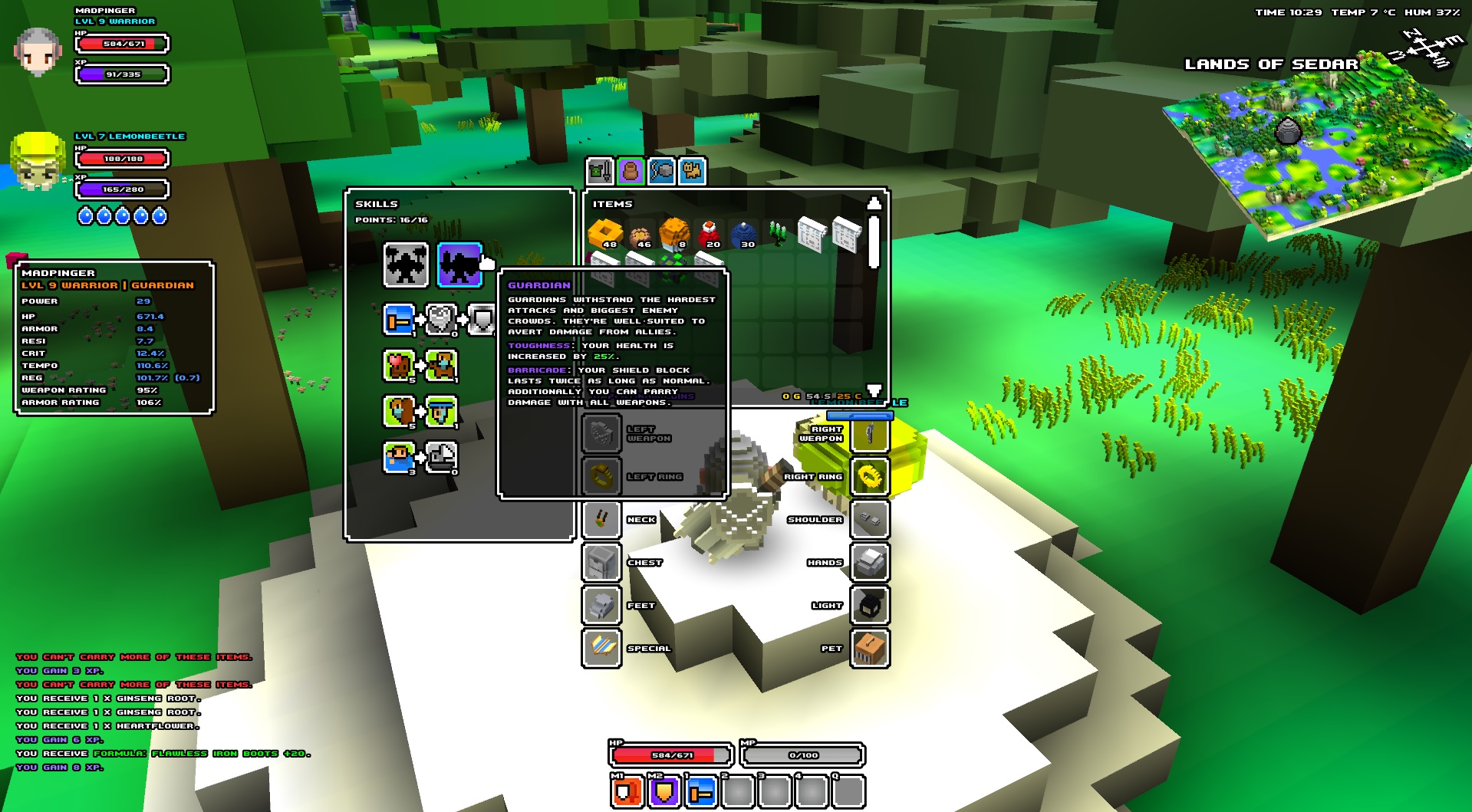Click the Right Ring gold ring slot
Viewport: 1472px width, 812px height.
tap(870, 476)
